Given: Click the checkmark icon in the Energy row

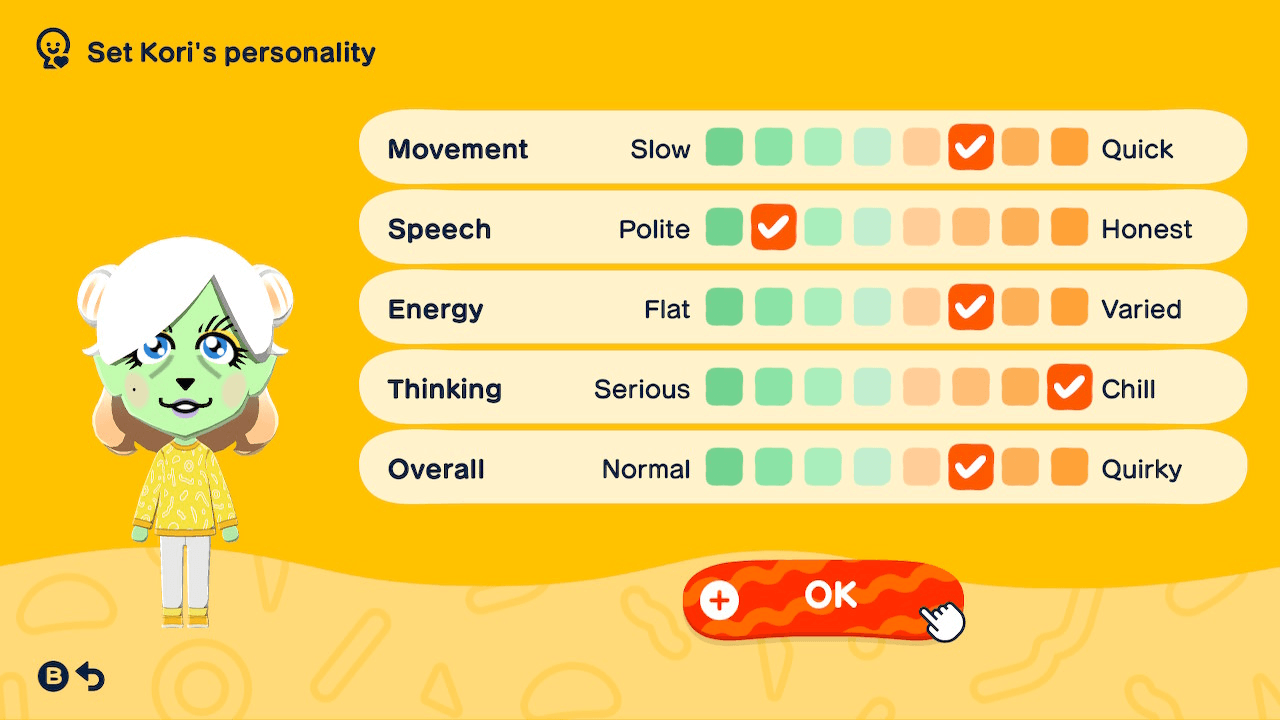Looking at the screenshot, I should (x=970, y=307).
